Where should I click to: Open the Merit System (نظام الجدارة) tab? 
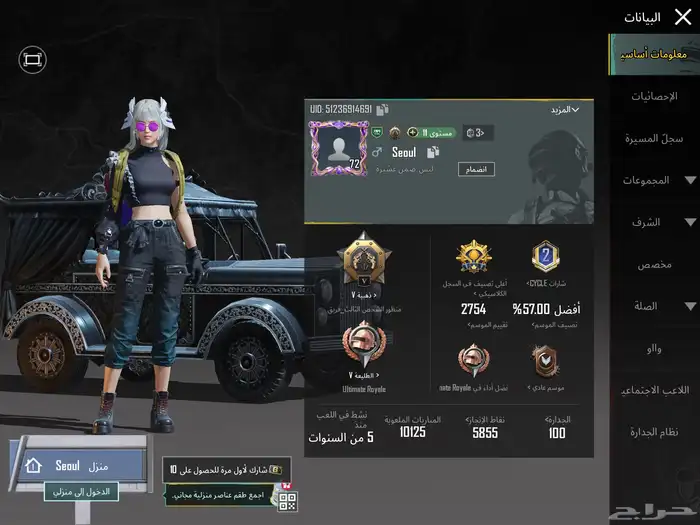[x=655, y=431]
